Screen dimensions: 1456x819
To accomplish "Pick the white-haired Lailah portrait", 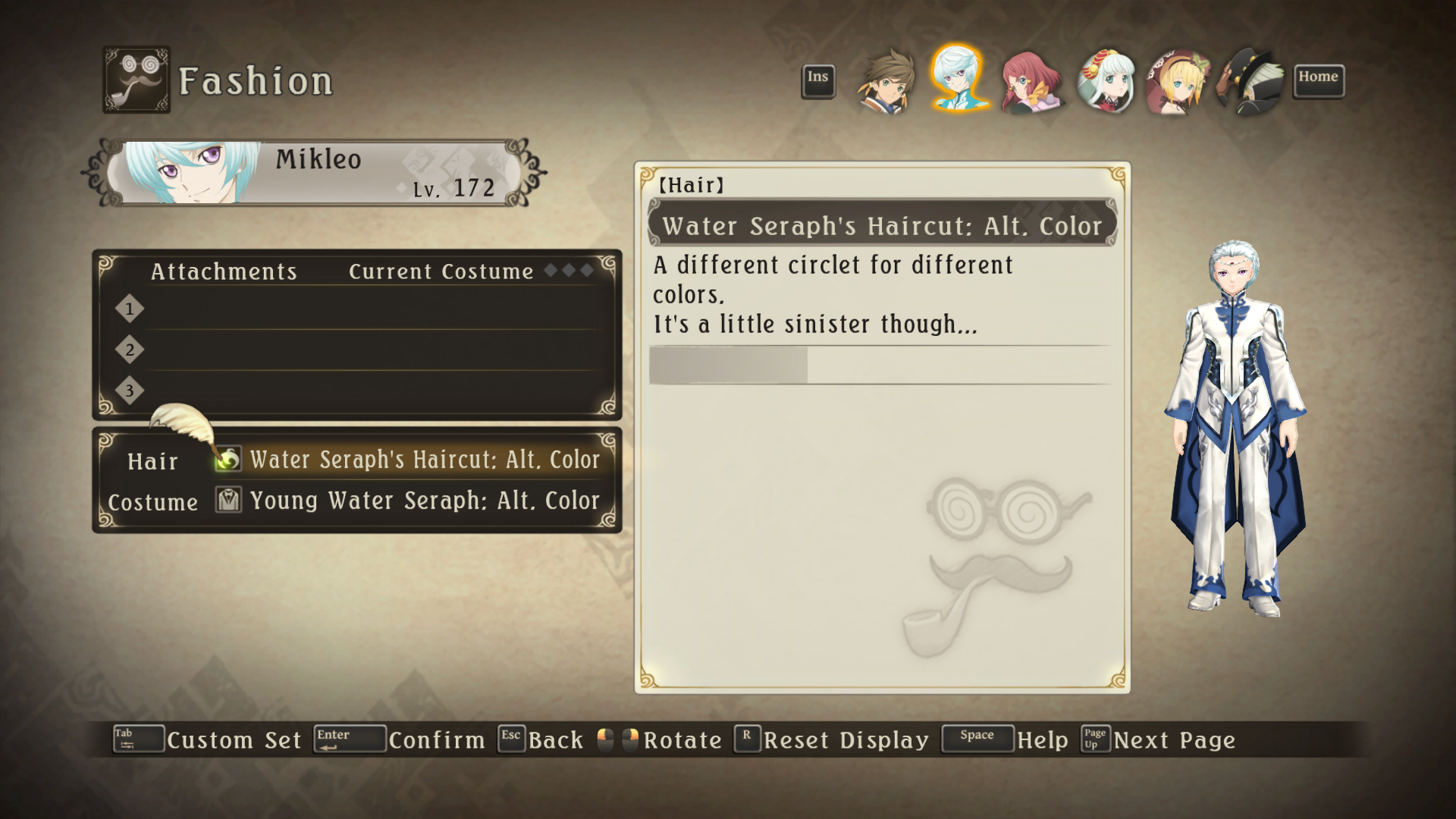I will pyautogui.click(x=1106, y=82).
